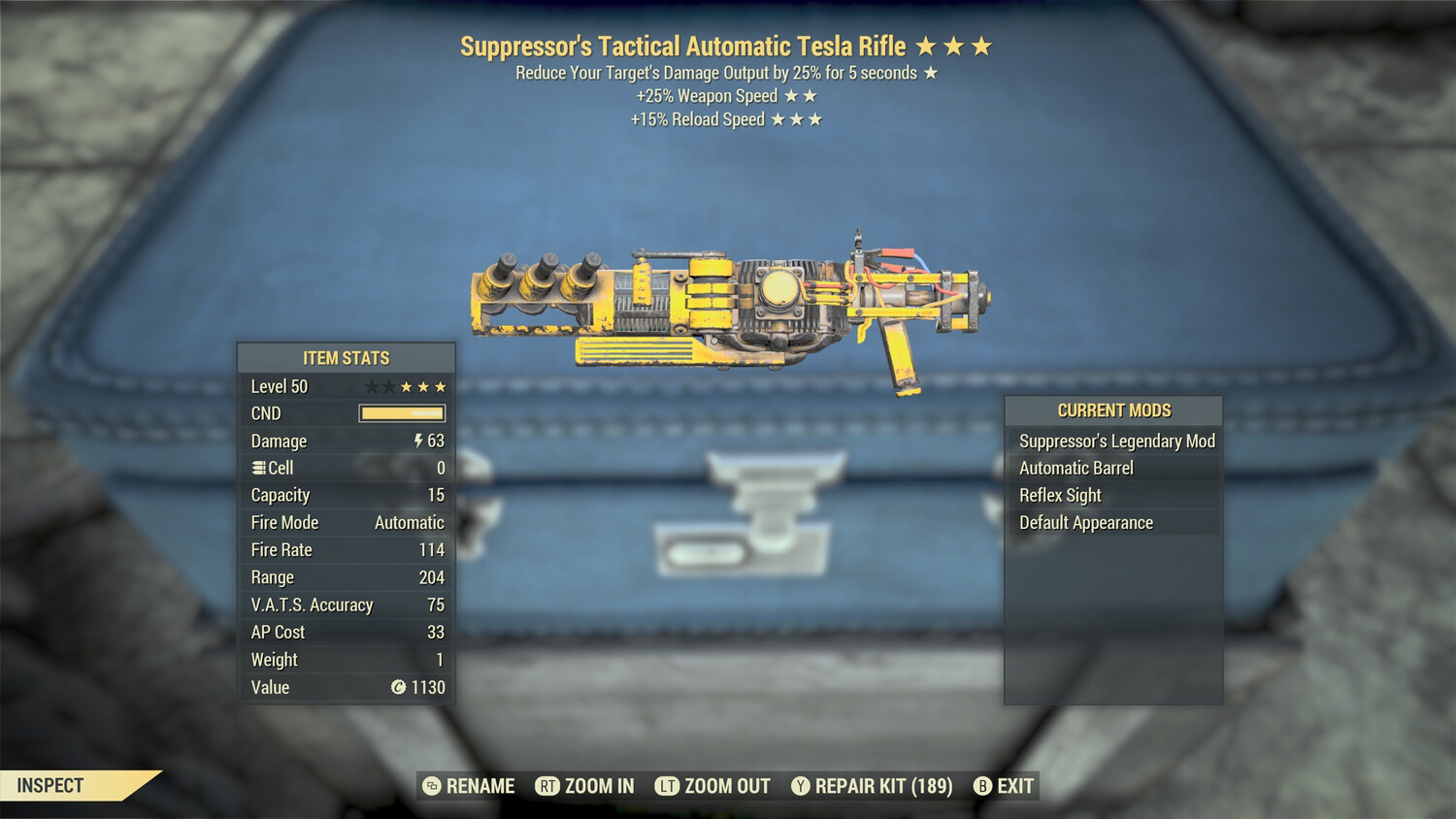Click the lightning bolt Damage icon
The image size is (1456, 819).
click(417, 441)
